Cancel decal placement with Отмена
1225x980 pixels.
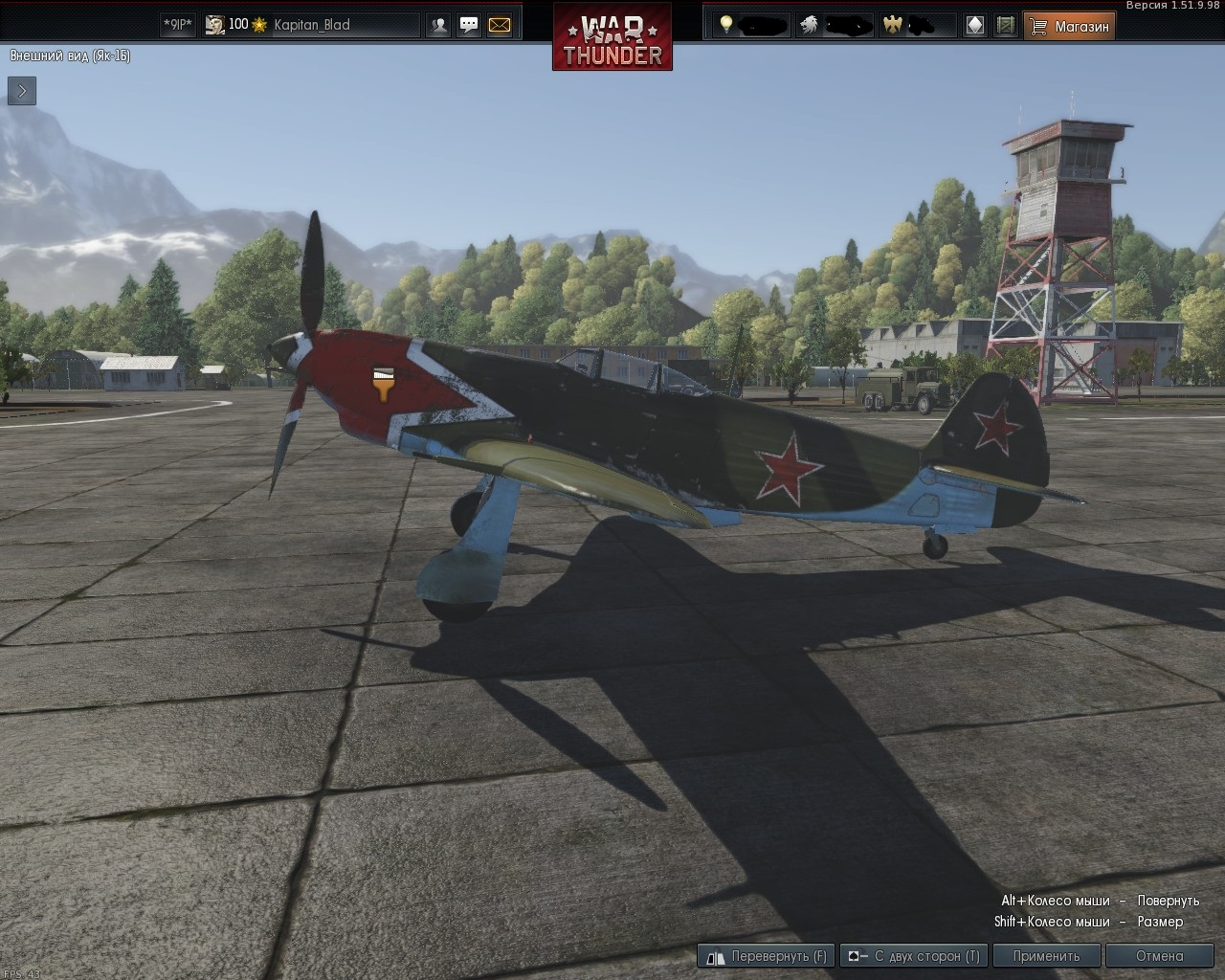(1159, 955)
